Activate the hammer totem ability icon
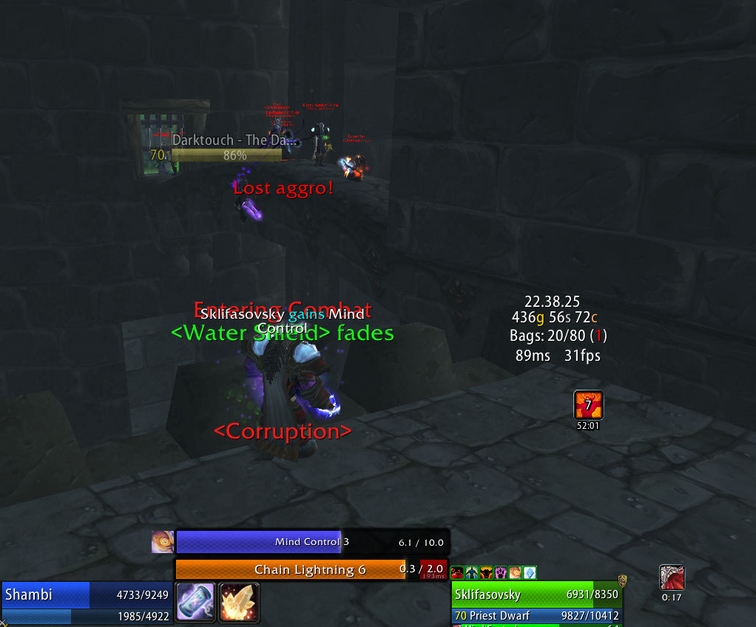 point(195,602)
